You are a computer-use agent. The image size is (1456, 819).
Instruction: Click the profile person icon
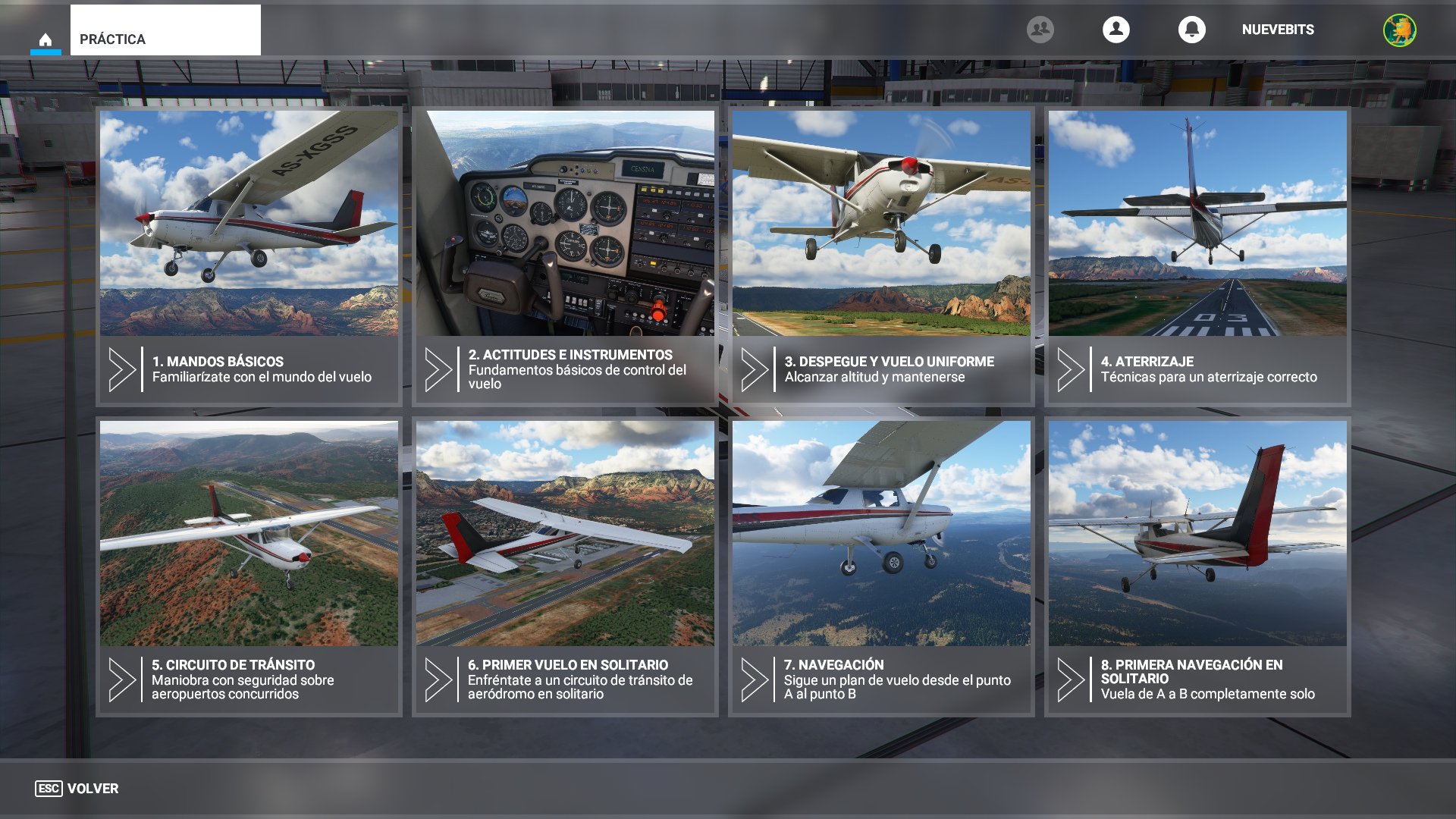[x=1115, y=30]
